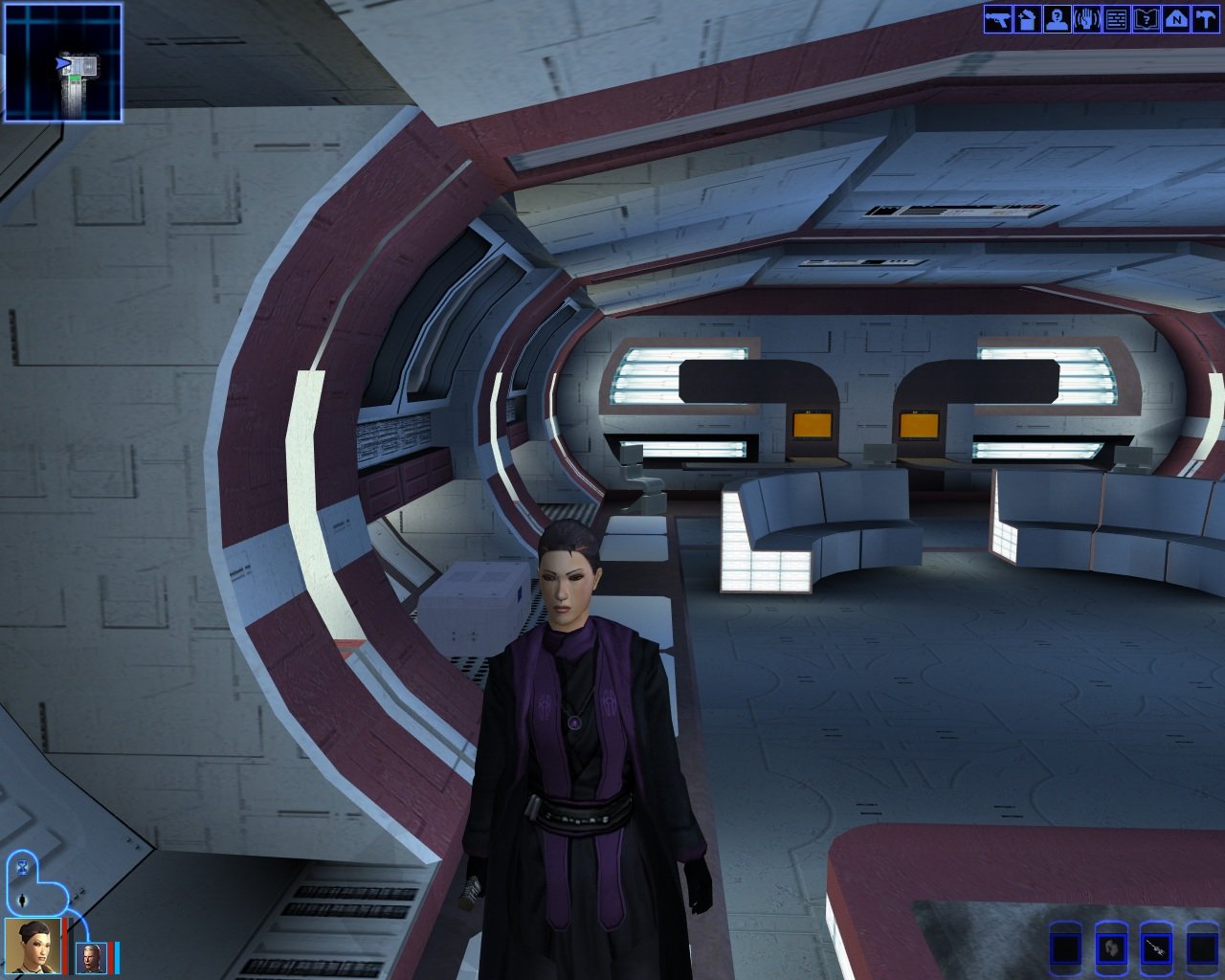View the Messages log lined-page icon

tap(1116, 19)
